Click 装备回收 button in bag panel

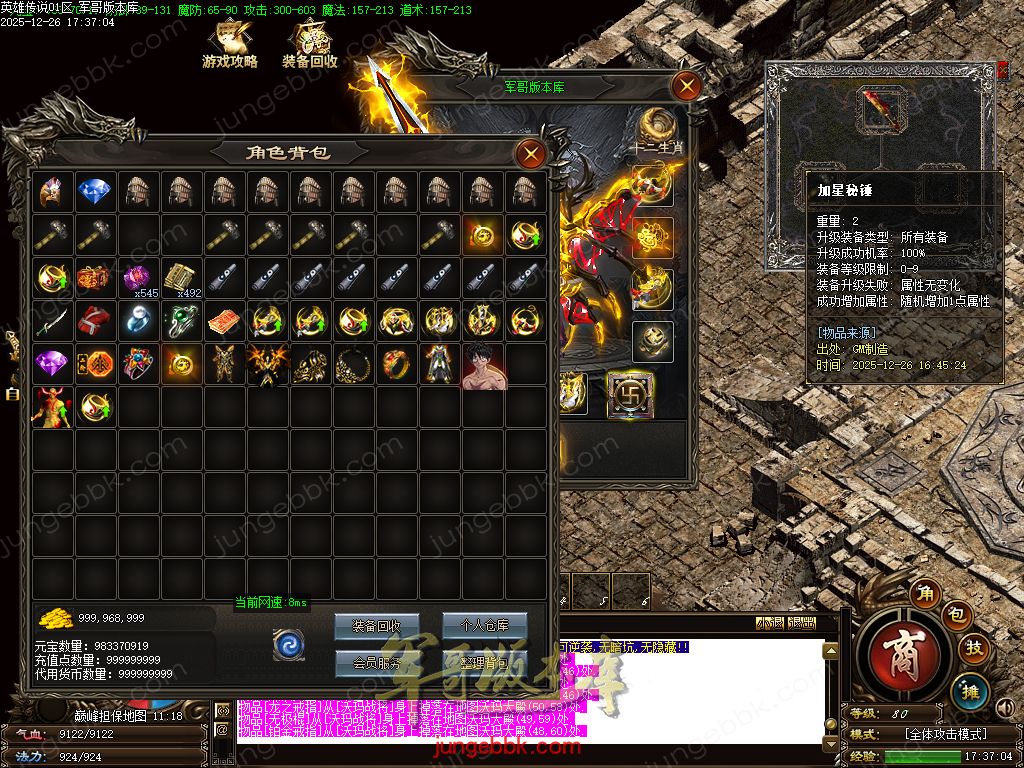[x=376, y=627]
